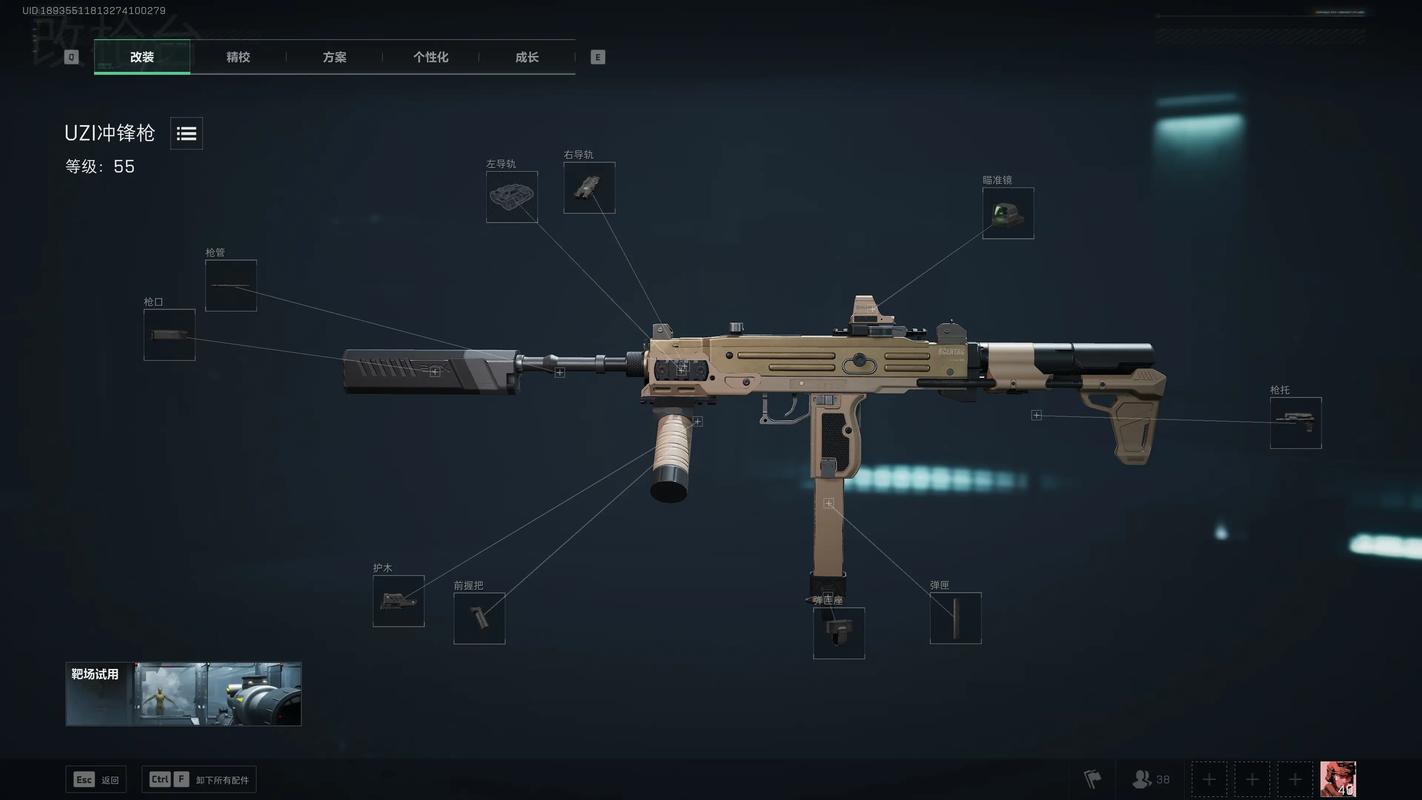Select the 个性化 tab
This screenshot has width=1422, height=800.
point(430,57)
